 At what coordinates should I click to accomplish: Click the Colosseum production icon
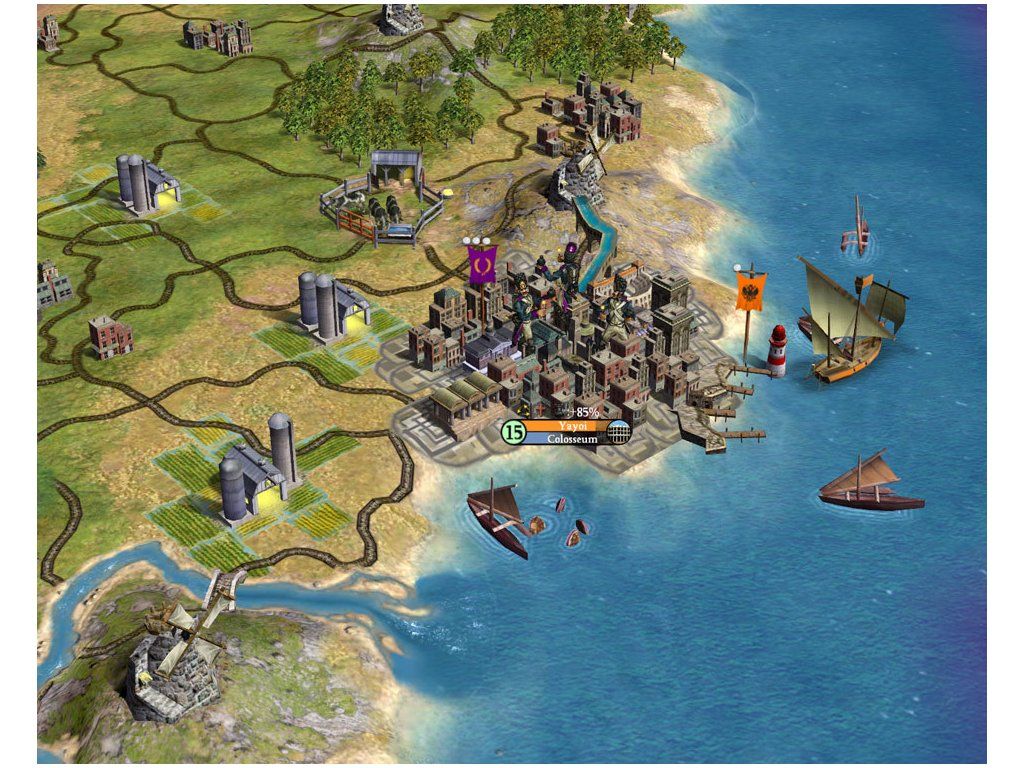[620, 432]
